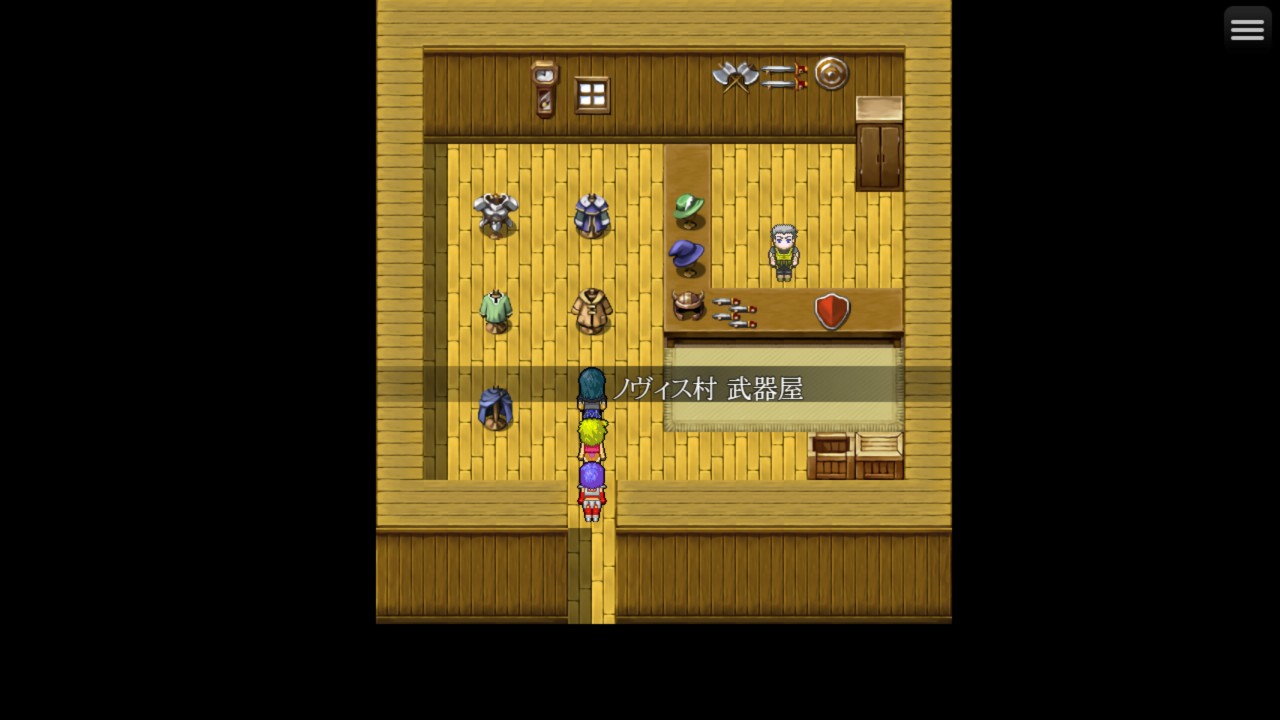The image size is (1280, 720).
Task: Click the silver plate armor mannequin
Action: 497,213
